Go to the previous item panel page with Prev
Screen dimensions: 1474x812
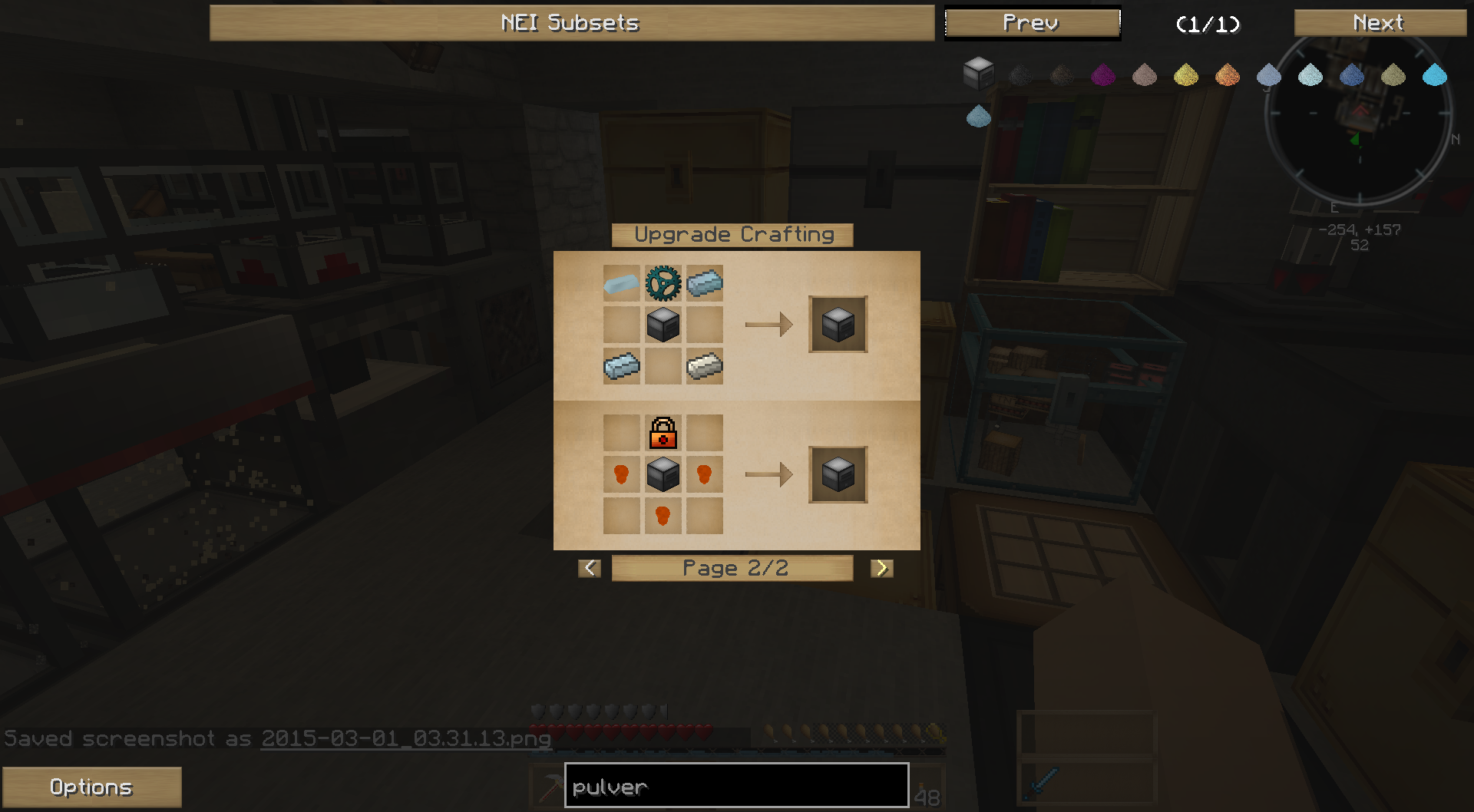pos(1031,23)
